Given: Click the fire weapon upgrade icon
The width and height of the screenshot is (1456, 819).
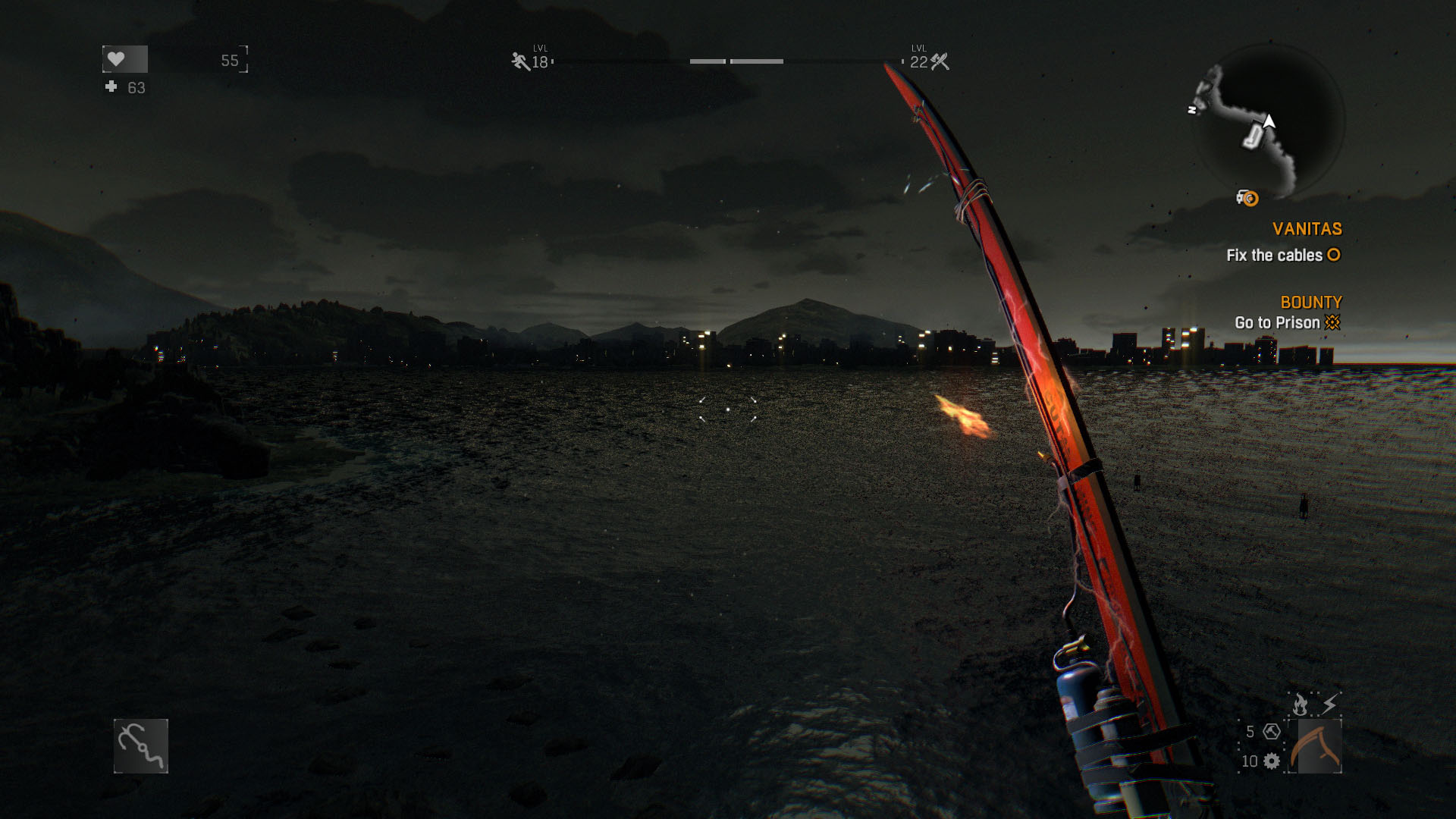Looking at the screenshot, I should point(1300,704).
